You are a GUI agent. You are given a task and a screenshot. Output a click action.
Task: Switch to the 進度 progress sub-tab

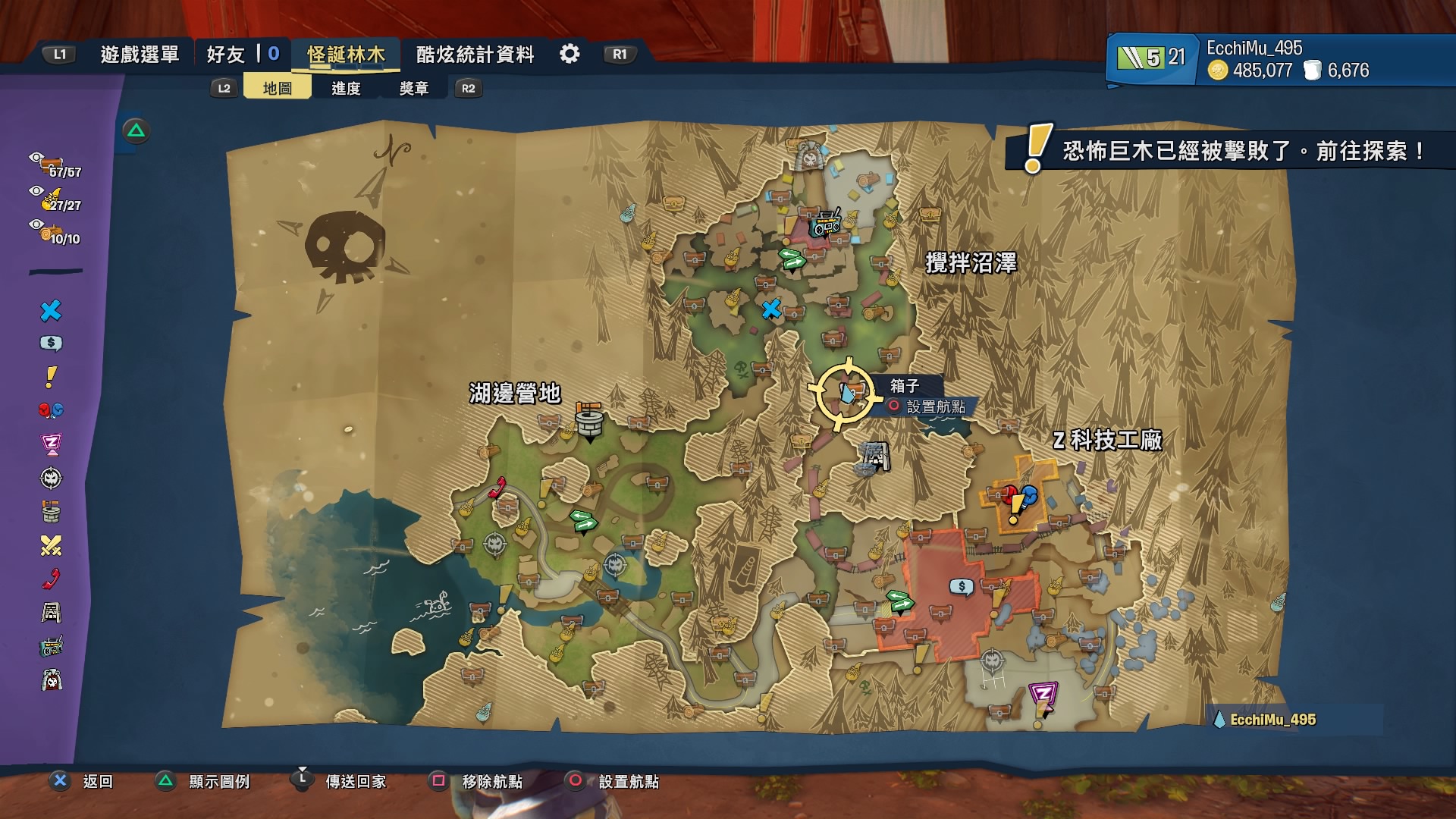coord(346,88)
